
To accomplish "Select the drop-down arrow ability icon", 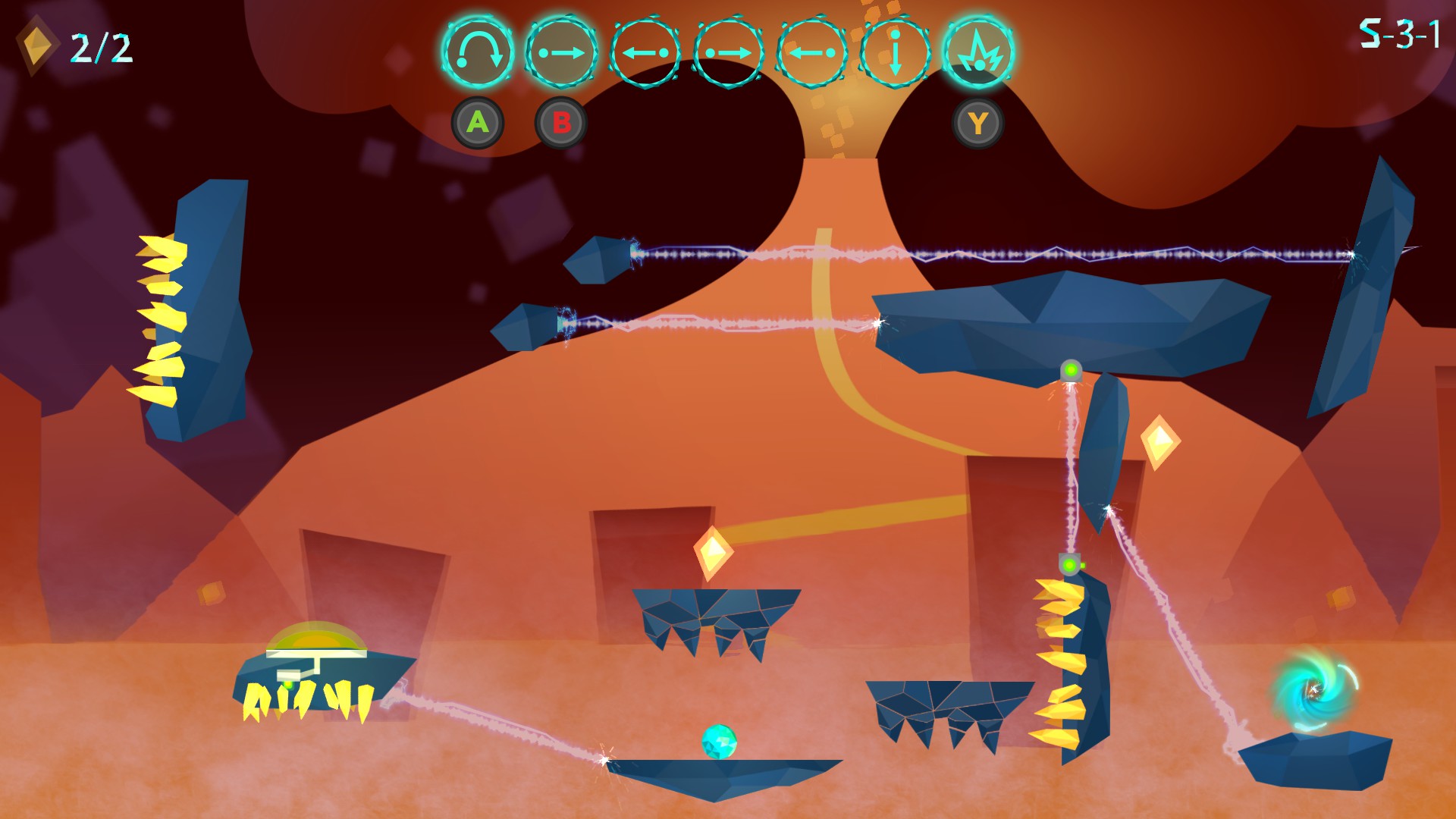I will pos(895,52).
